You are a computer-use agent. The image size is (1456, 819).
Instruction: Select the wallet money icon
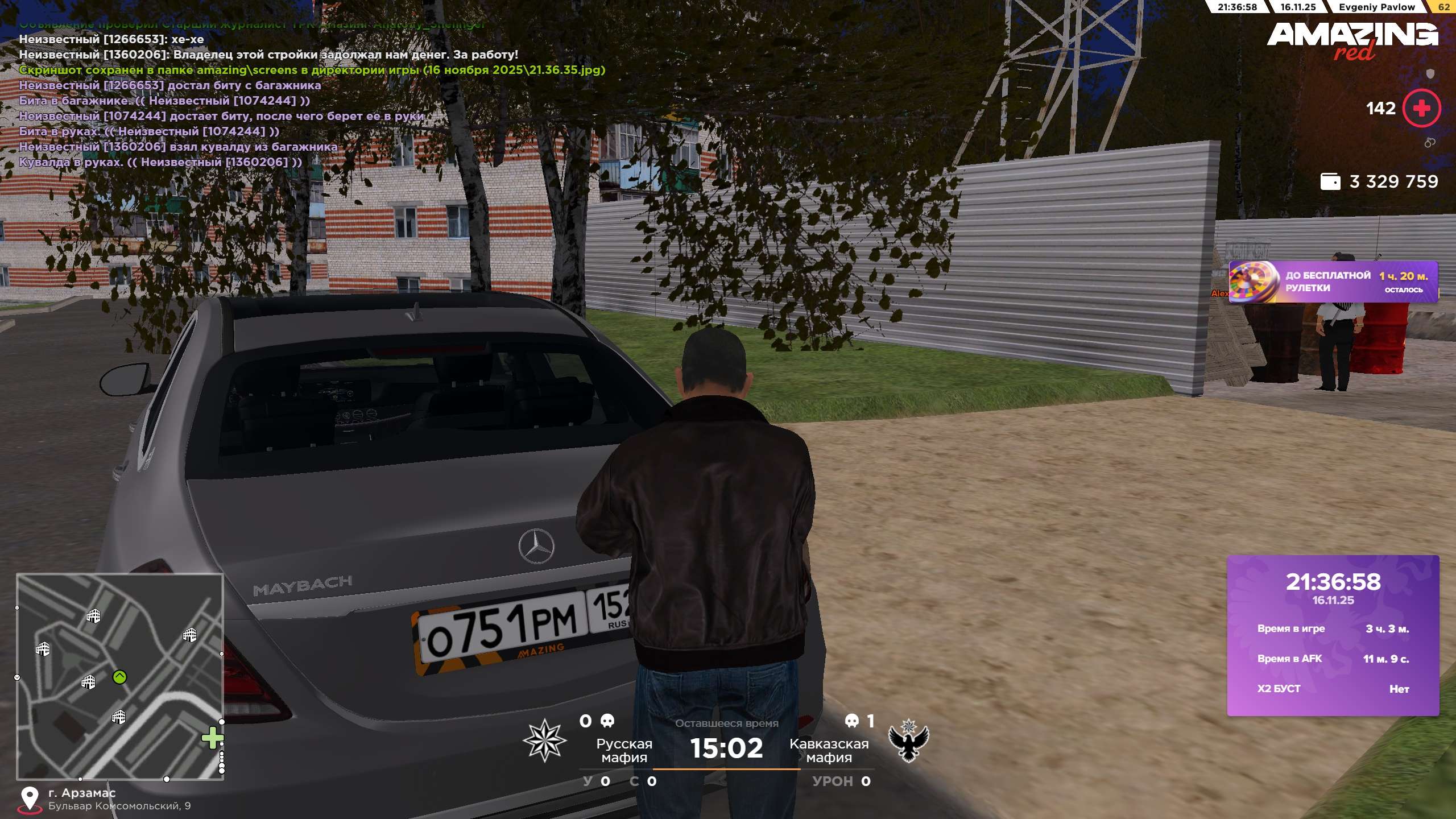coord(1330,181)
